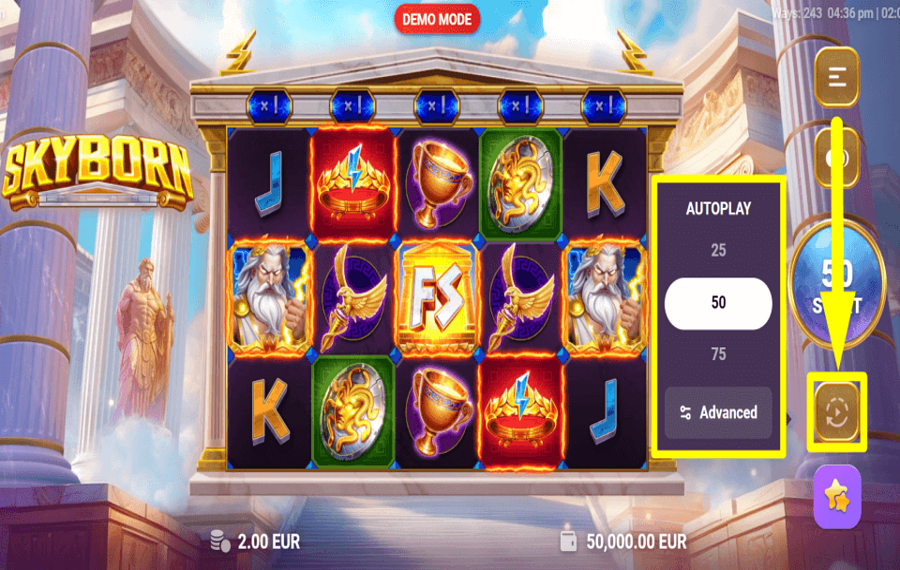Select the 50 autoplay spins option

pyautogui.click(x=718, y=303)
